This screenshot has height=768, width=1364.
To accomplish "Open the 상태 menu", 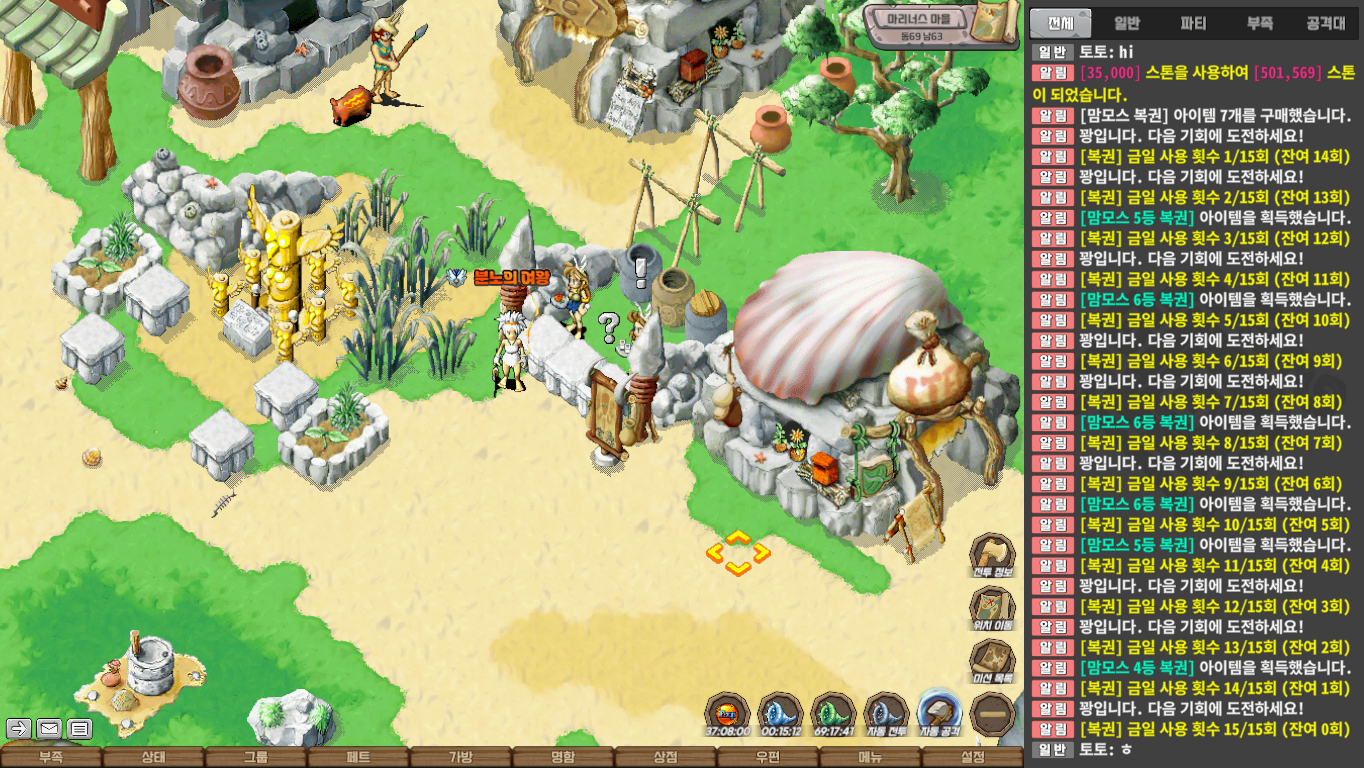I will tap(153, 758).
